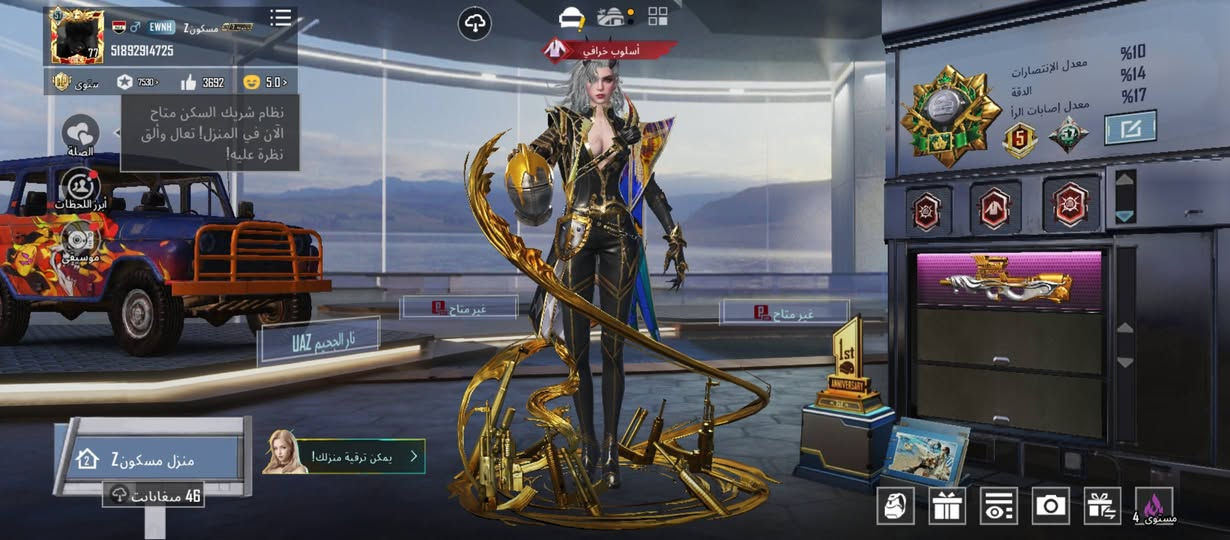Switch to the four-squares grid tab
This screenshot has height=540, width=1230.
(658, 16)
